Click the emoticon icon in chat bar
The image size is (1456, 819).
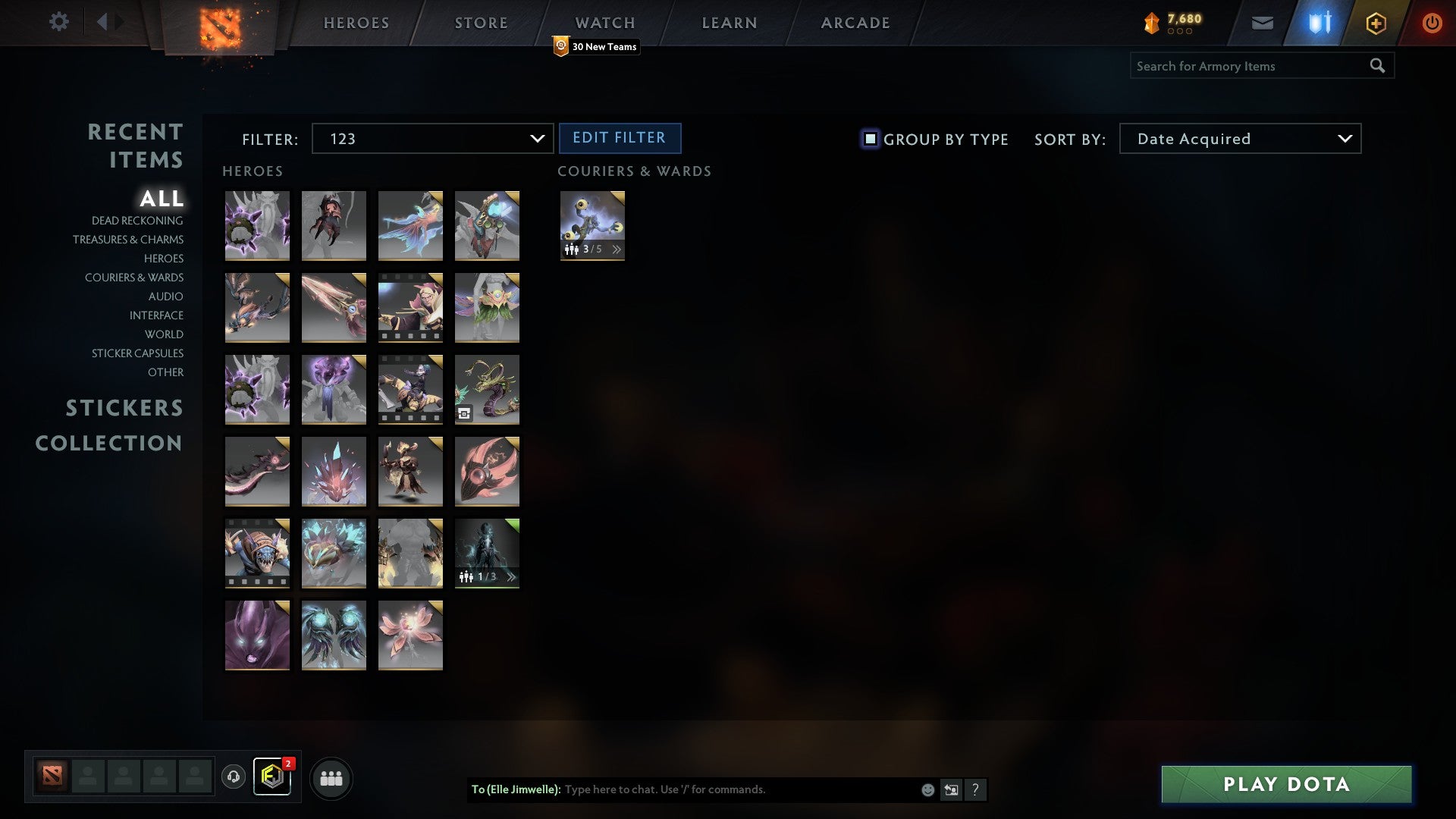coord(927,789)
